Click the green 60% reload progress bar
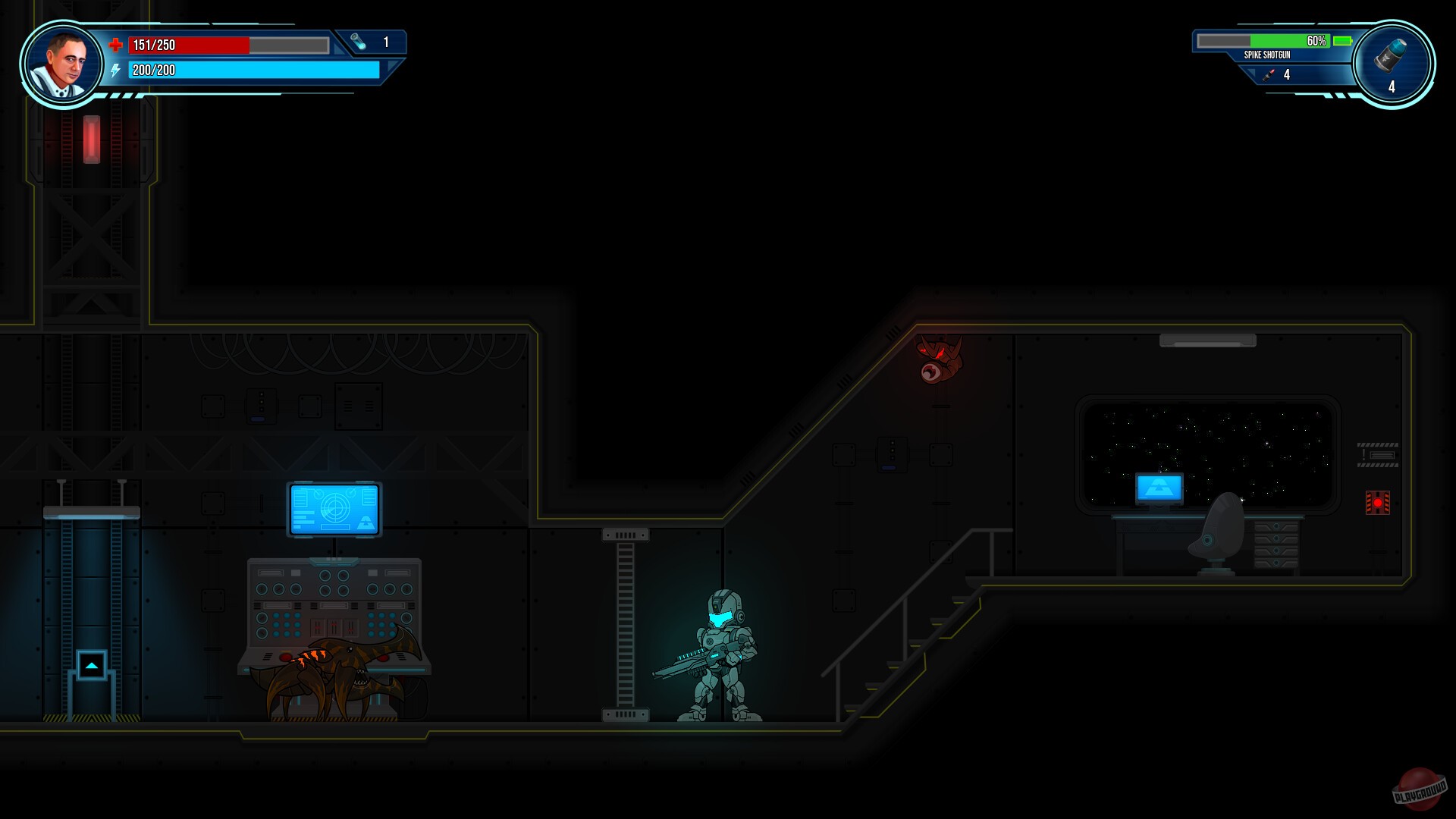 point(1289,41)
